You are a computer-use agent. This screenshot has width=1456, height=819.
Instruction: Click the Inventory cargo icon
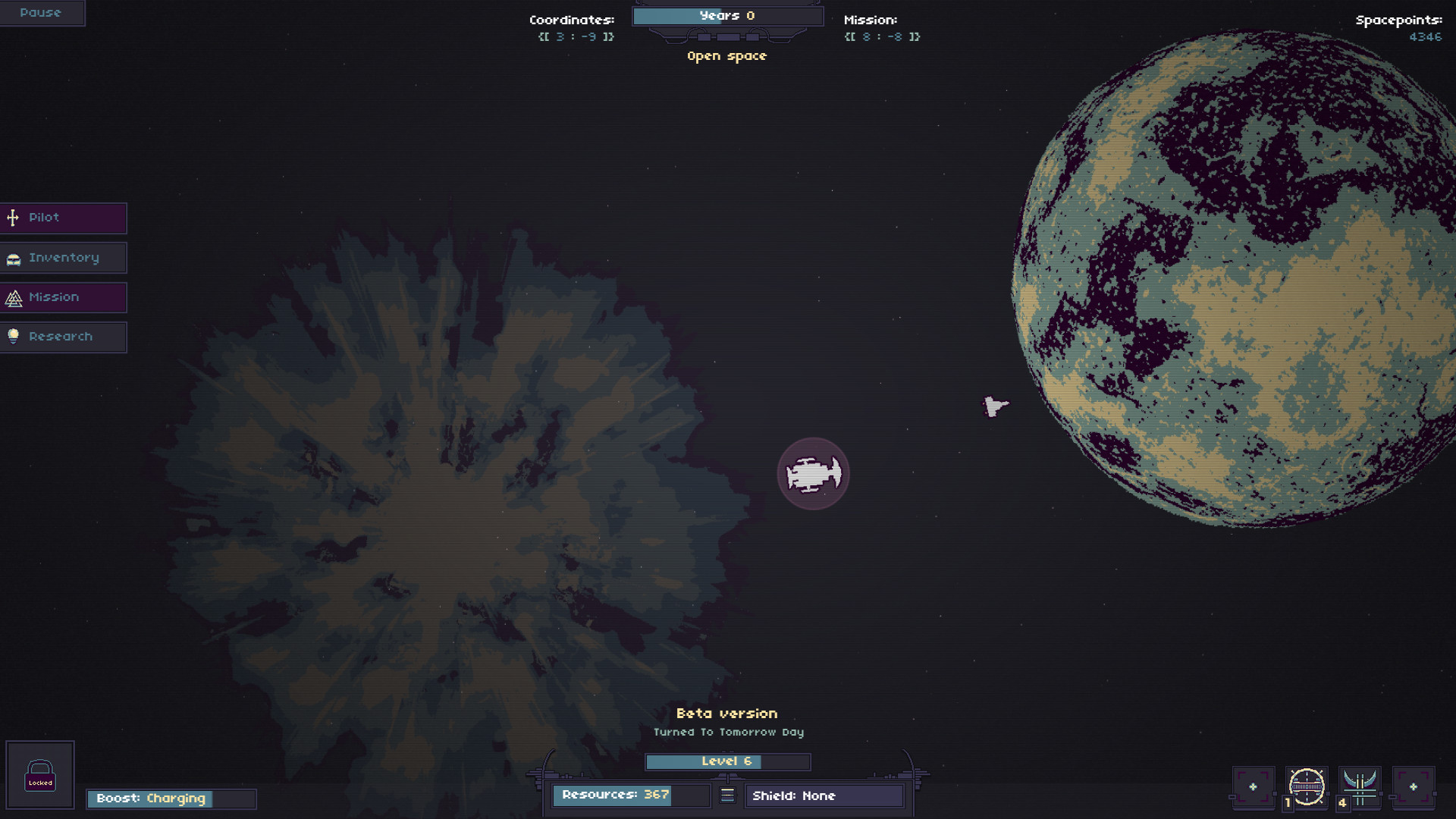(12, 258)
